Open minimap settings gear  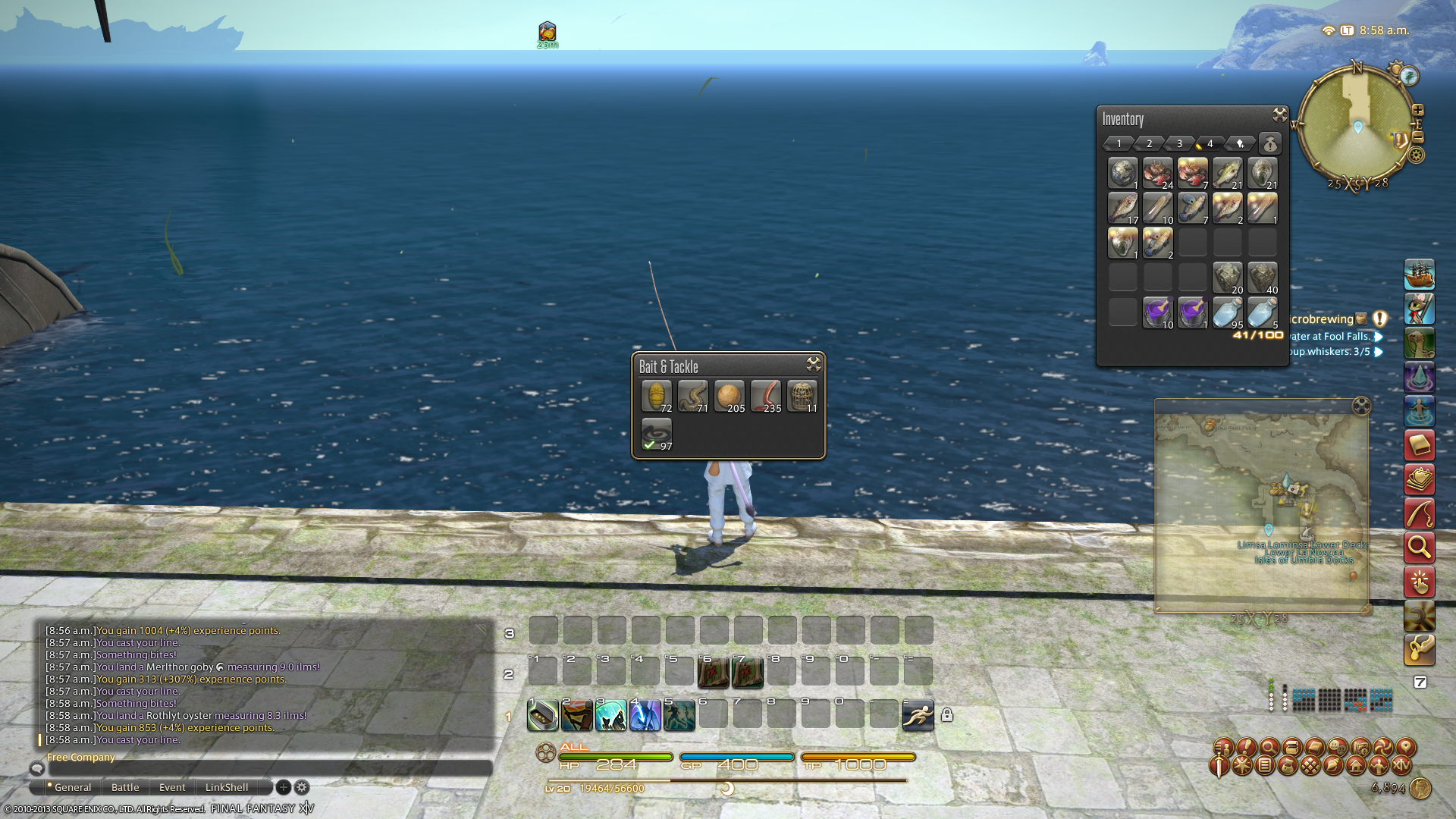point(1417,155)
